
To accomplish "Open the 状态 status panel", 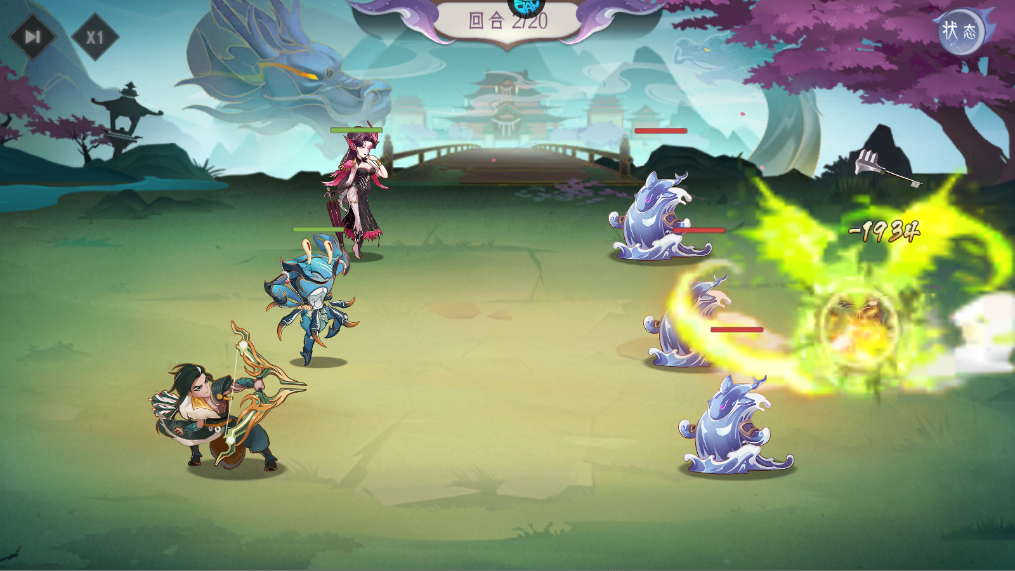I will pos(960,31).
